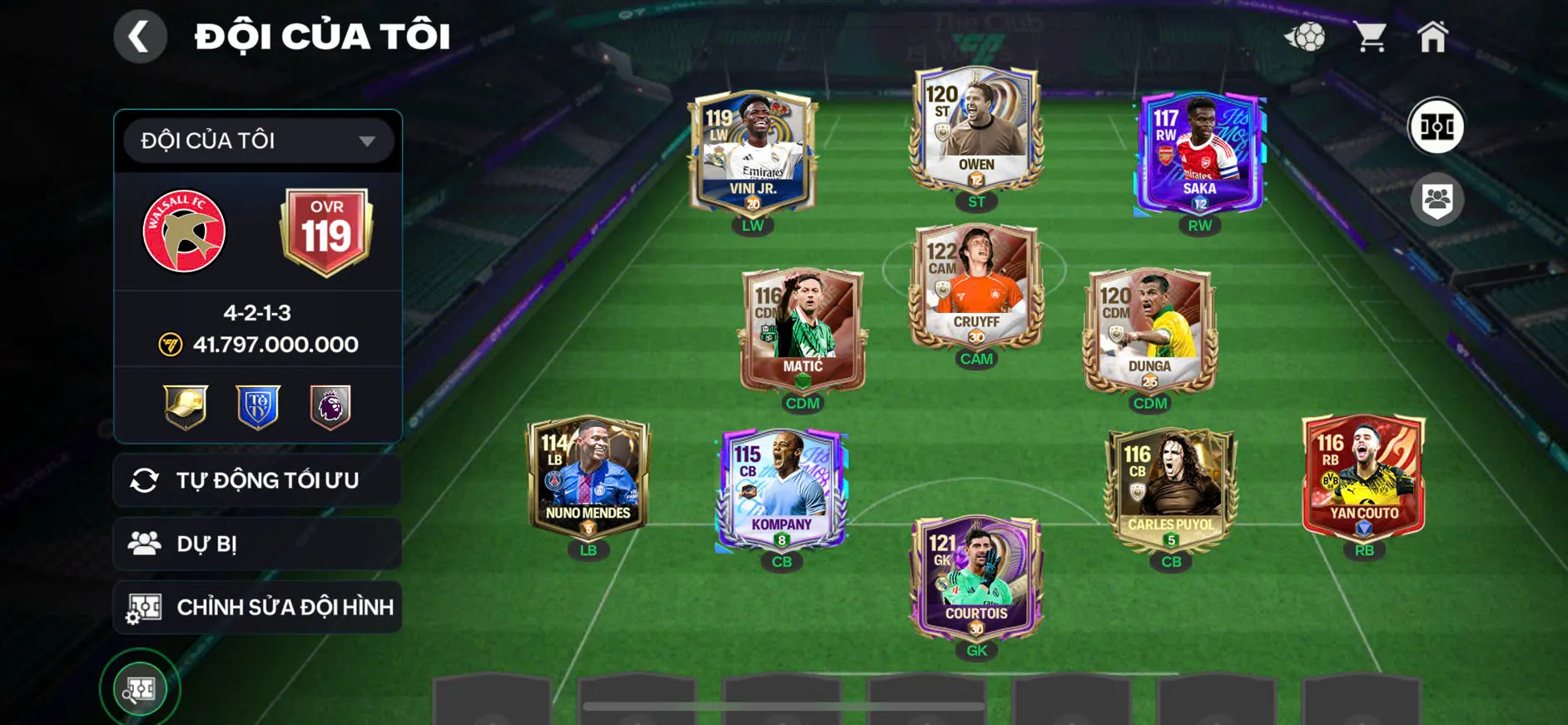
Task: Open the shopping cart store
Action: click(1371, 35)
